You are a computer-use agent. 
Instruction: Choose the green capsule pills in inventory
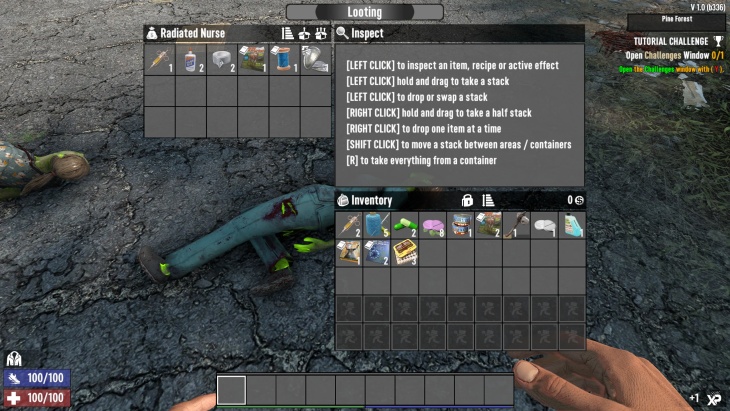[405, 226]
